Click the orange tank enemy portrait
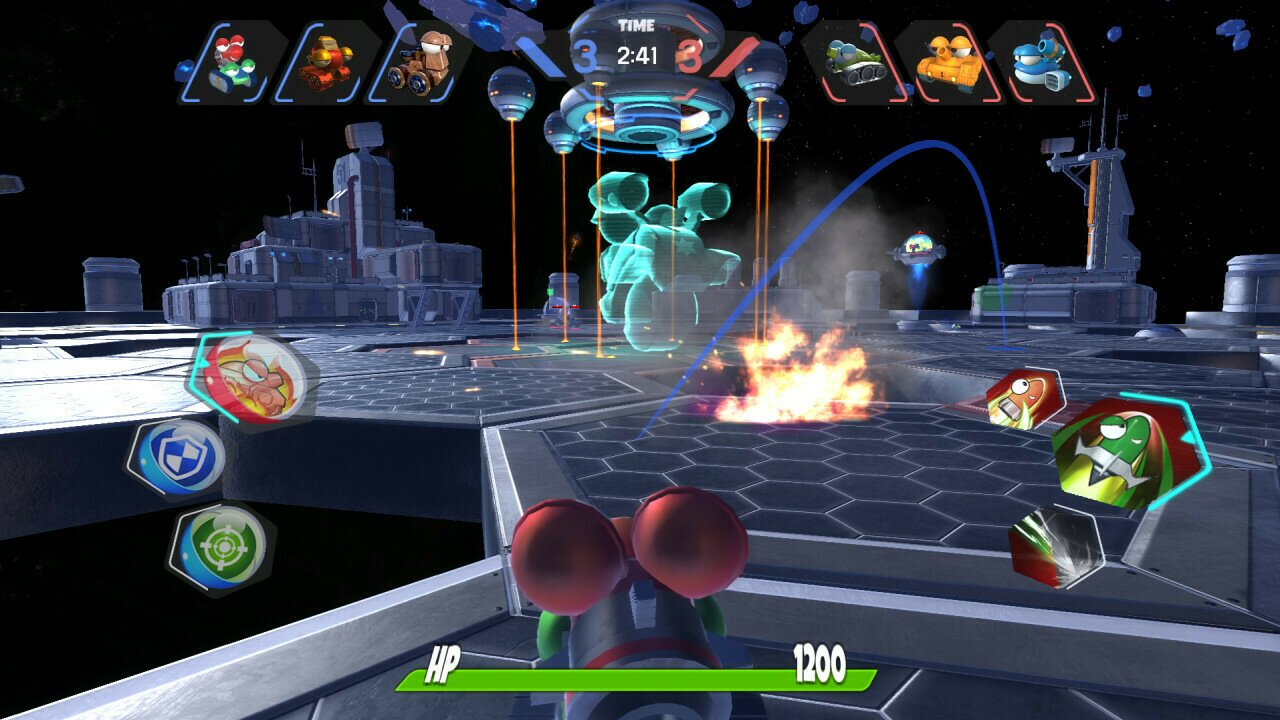This screenshot has width=1280, height=720. coord(946,62)
